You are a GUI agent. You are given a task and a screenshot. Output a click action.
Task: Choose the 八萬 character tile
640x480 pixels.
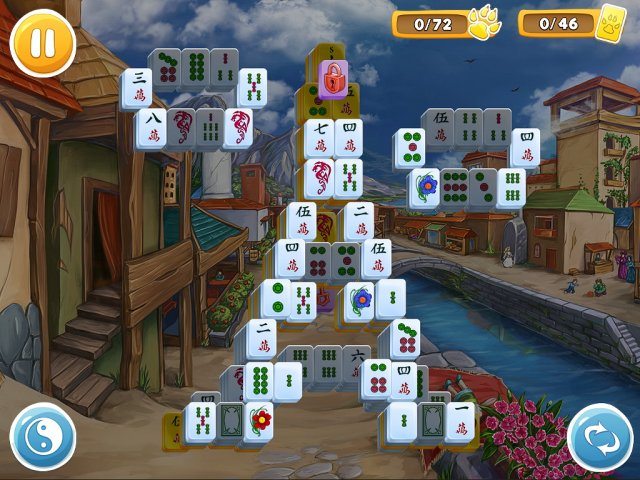click(x=151, y=129)
